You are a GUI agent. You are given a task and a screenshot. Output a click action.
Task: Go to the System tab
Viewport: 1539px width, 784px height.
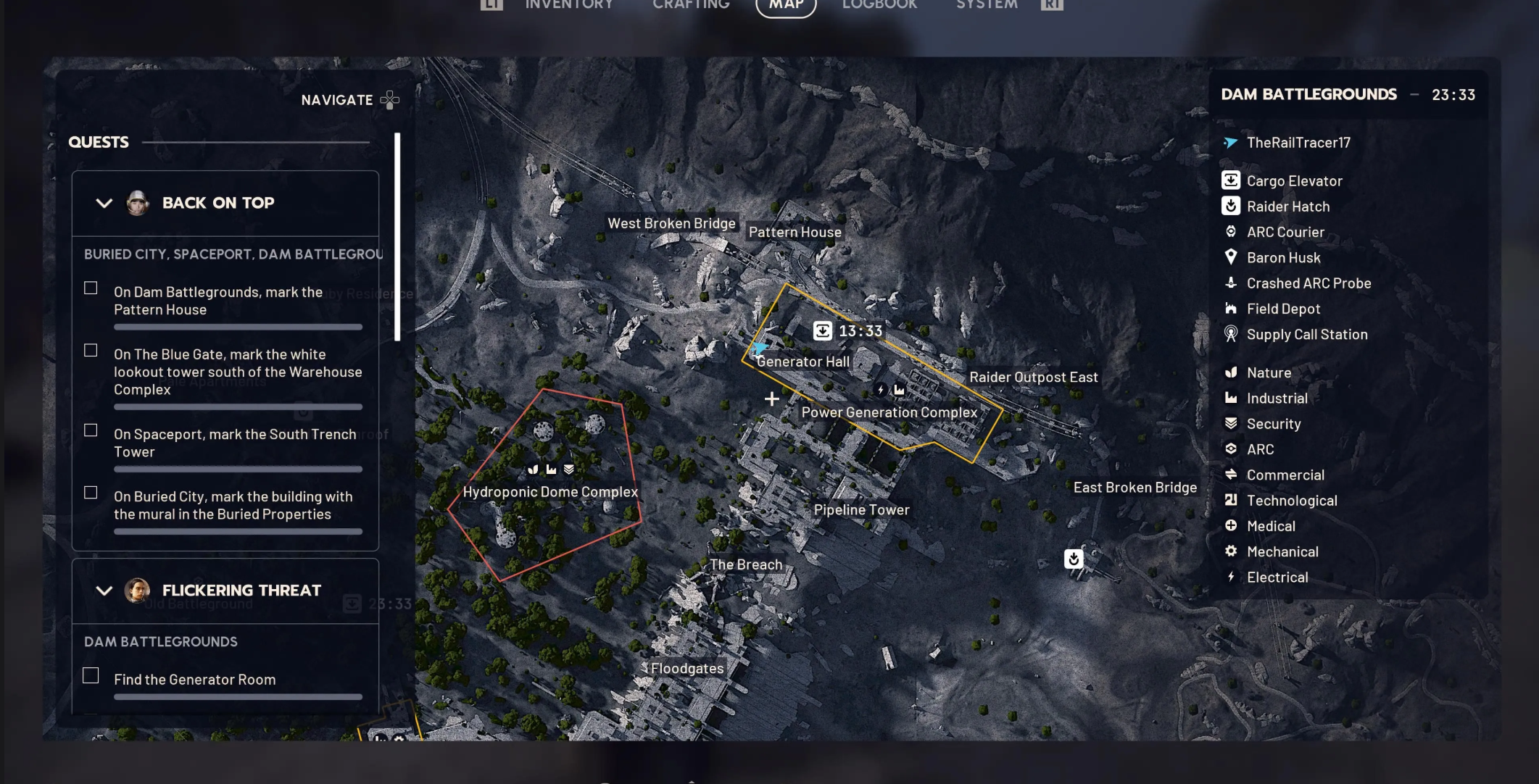(x=986, y=5)
